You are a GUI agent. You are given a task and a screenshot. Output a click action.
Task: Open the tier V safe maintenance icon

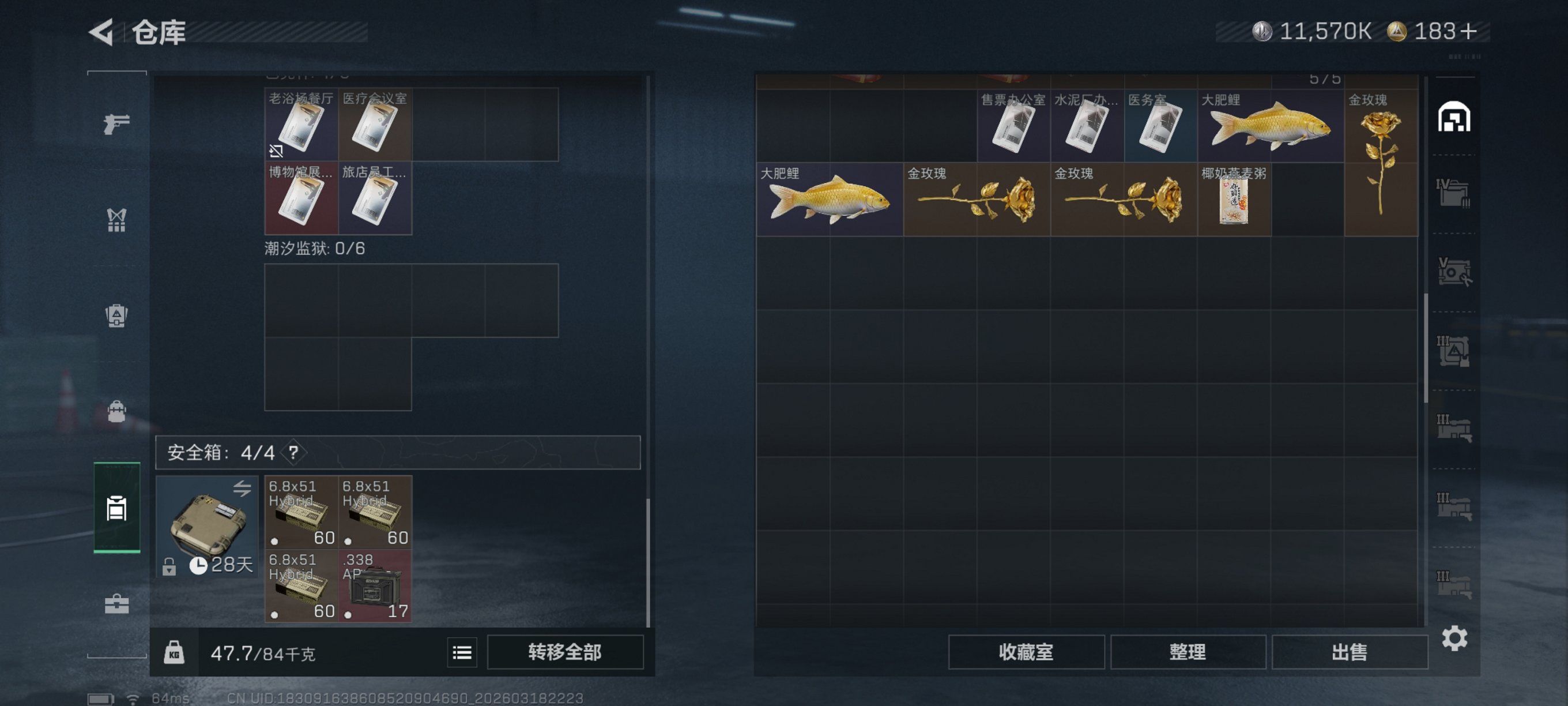1456,271
